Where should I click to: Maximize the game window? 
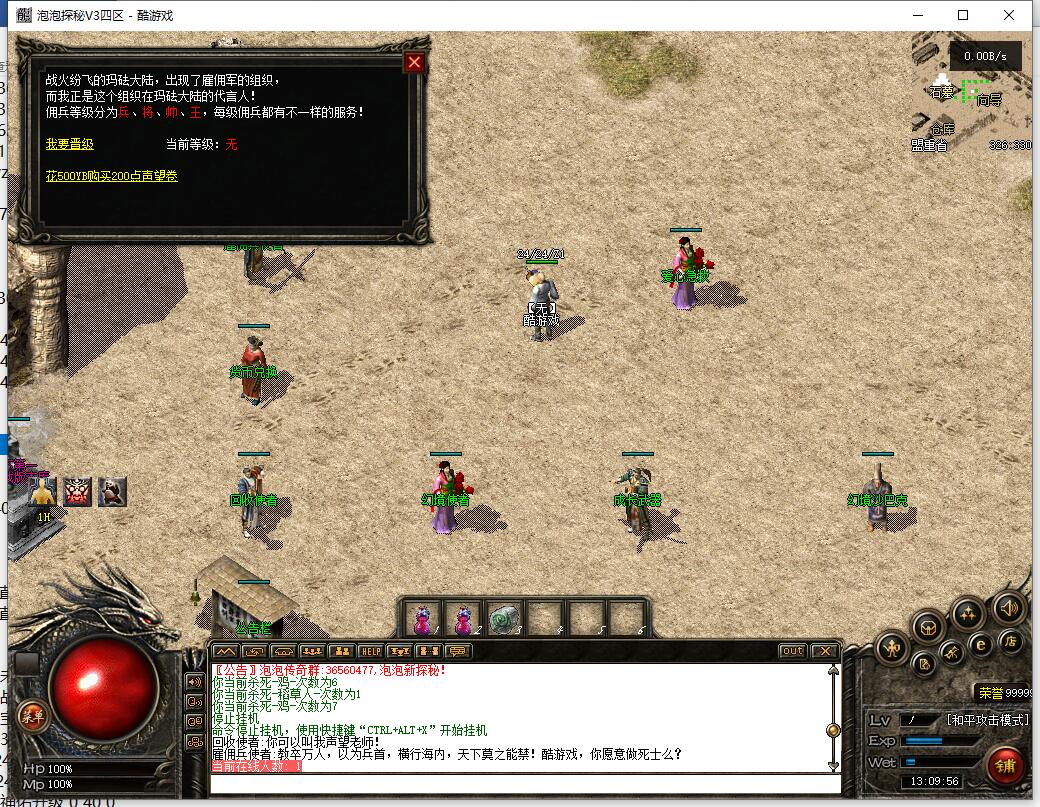tap(963, 15)
